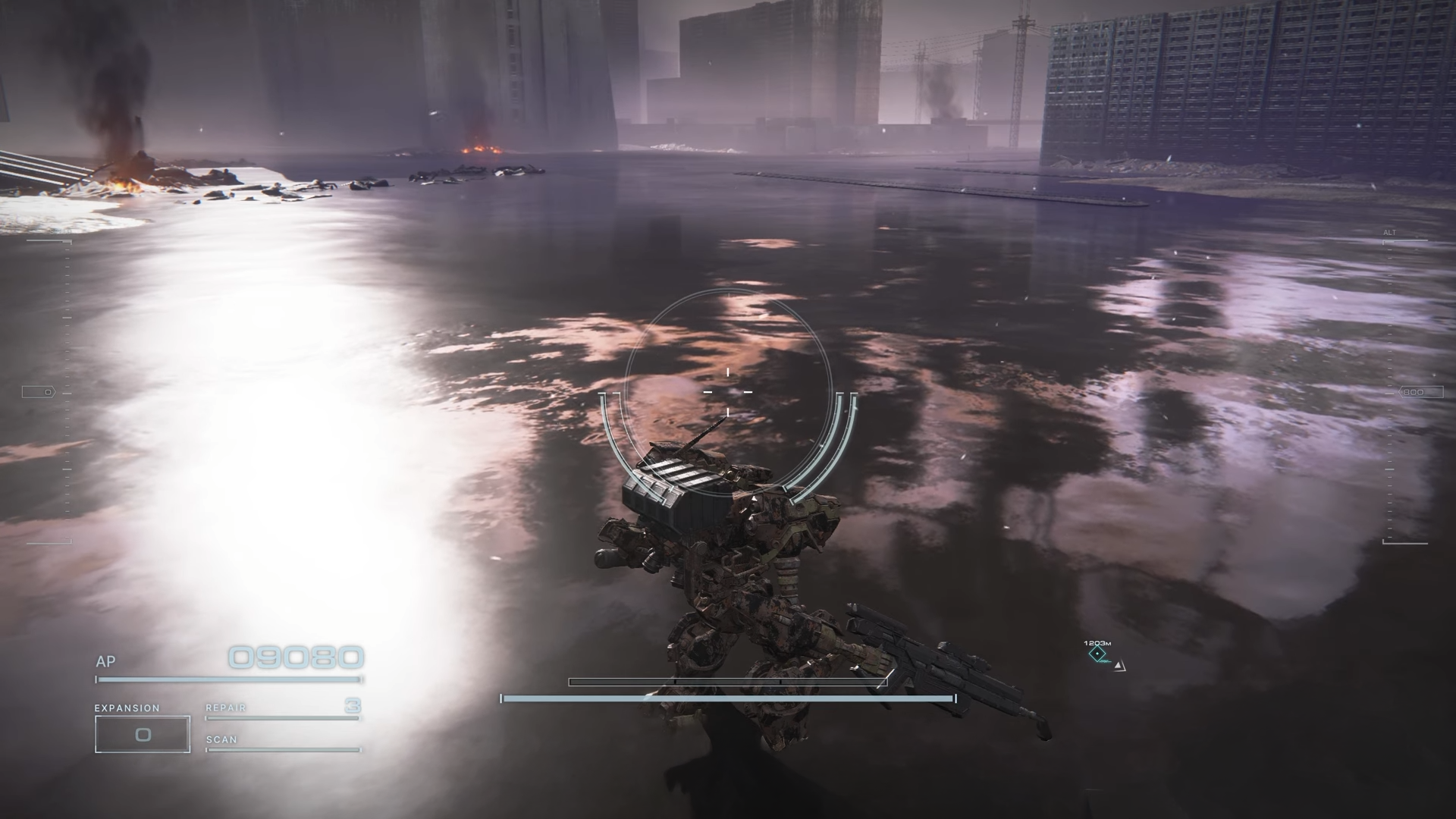Click the 1203m objective waypoint marker
Screen dimensions: 1456x819
(x=1097, y=654)
